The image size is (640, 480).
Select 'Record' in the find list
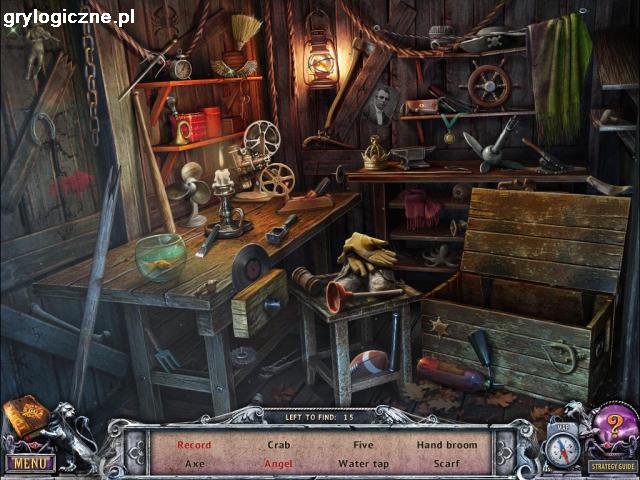pyautogui.click(x=194, y=444)
